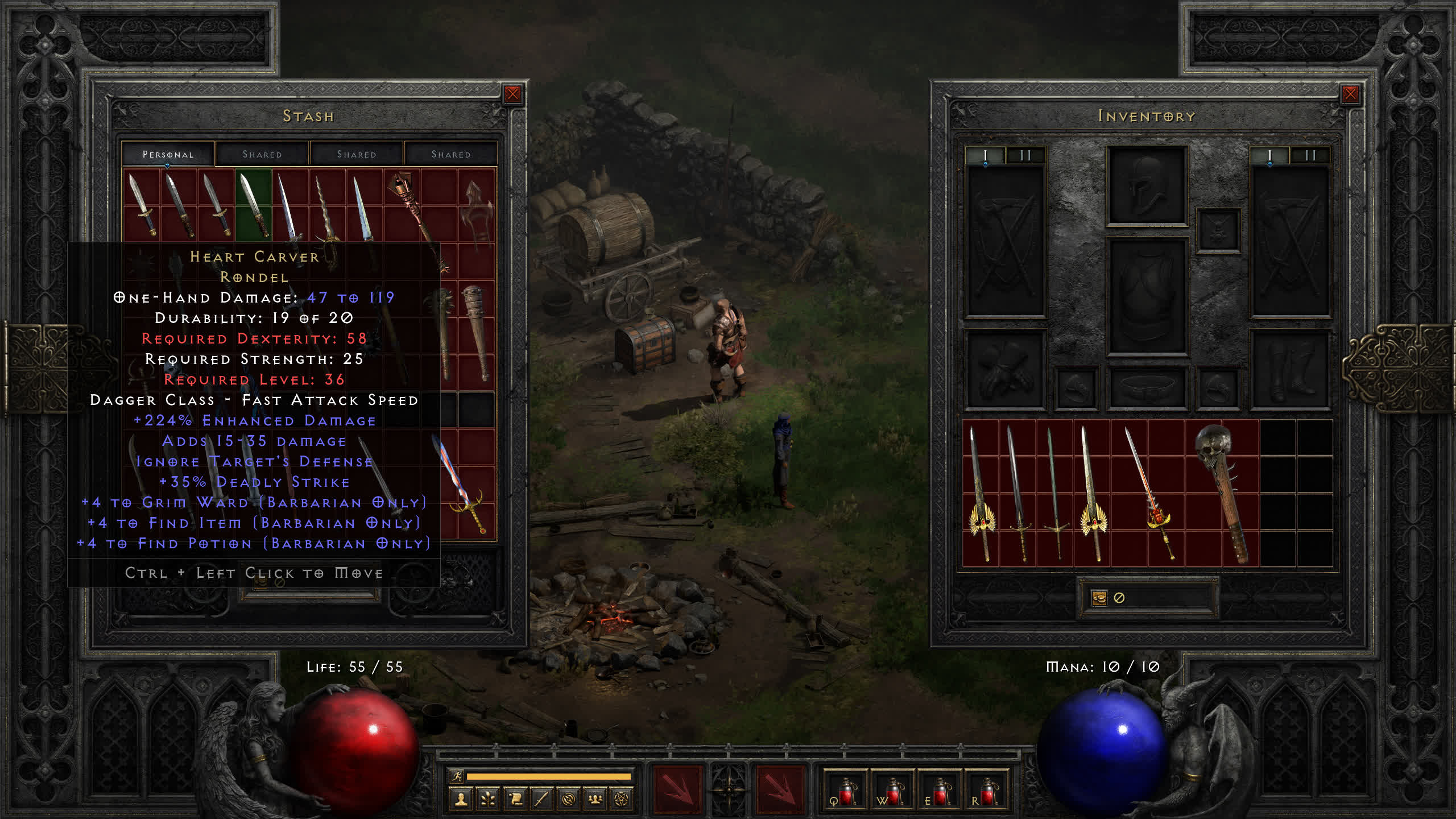The height and width of the screenshot is (819, 1456).
Task: Select the right-click attack skill button
Action: point(780,789)
